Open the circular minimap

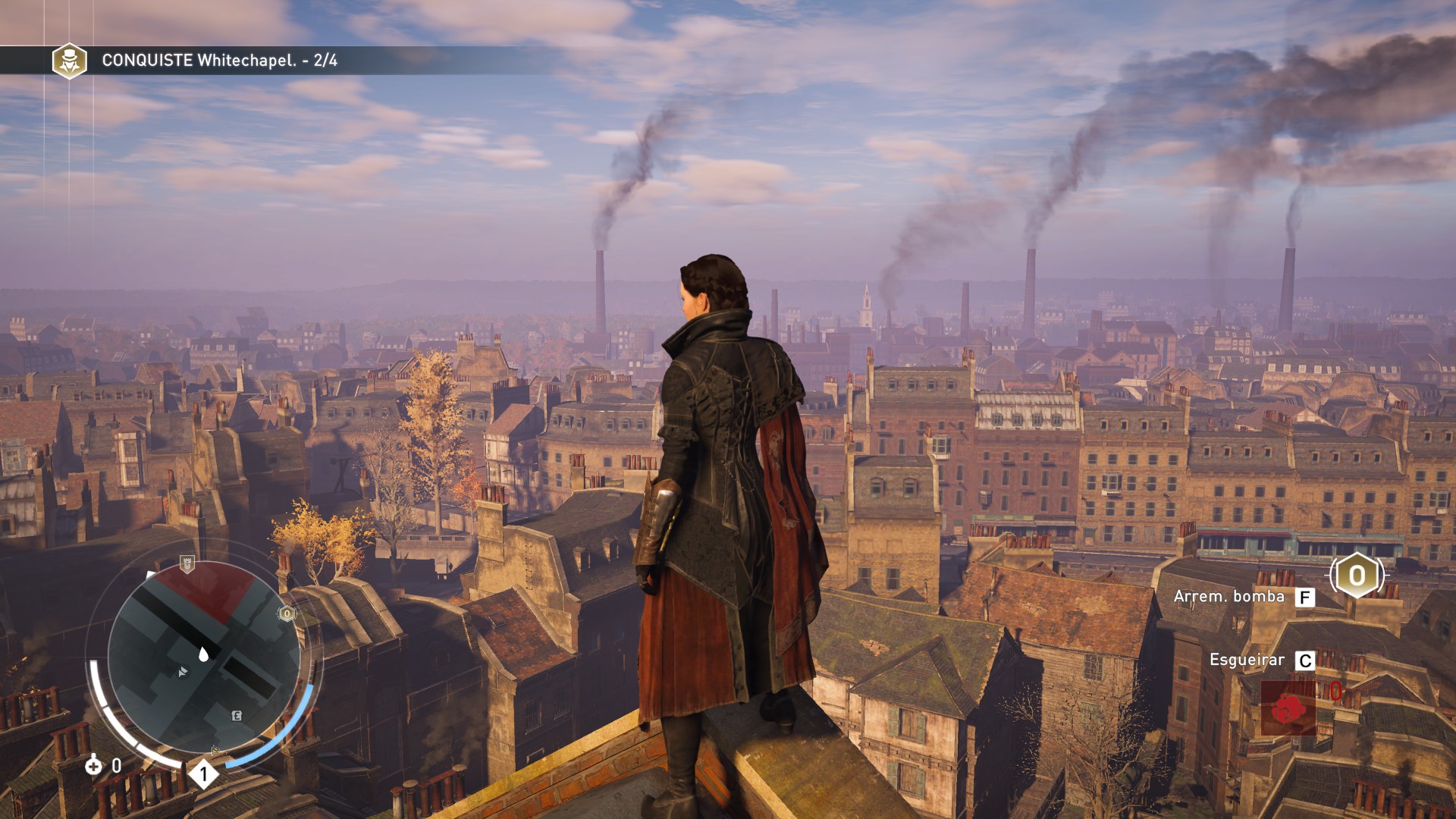(203, 657)
